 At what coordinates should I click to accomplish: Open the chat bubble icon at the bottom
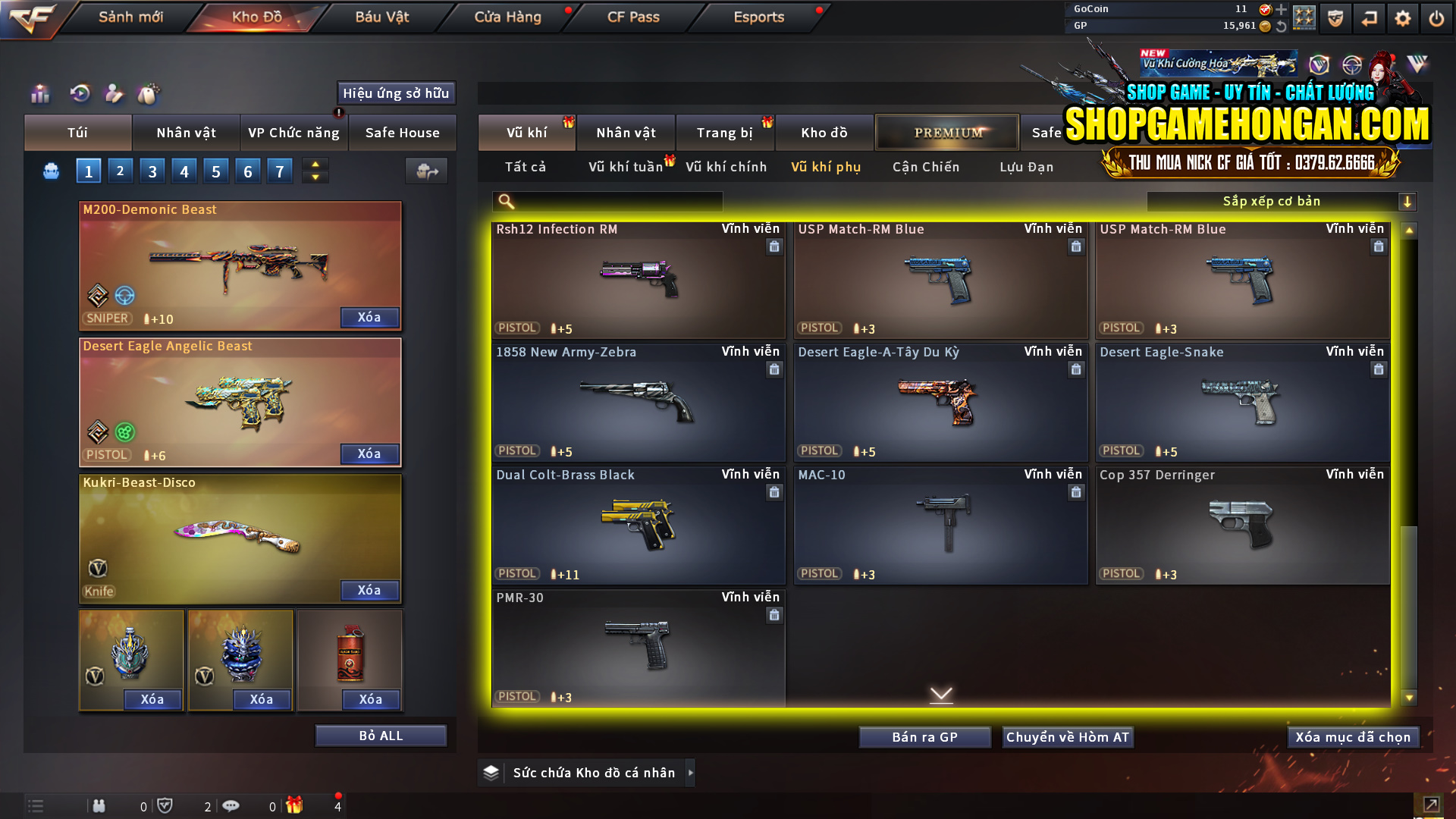pos(231,805)
